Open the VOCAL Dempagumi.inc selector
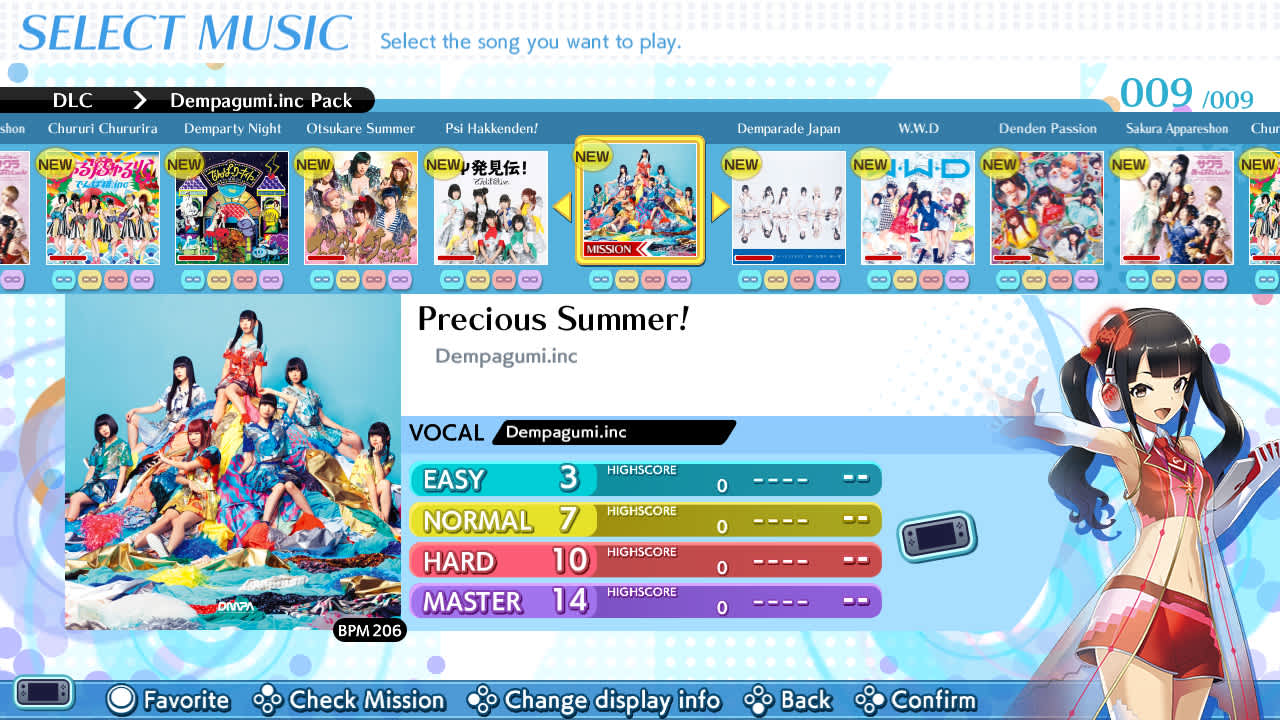The height and width of the screenshot is (720, 1280). pyautogui.click(x=612, y=432)
